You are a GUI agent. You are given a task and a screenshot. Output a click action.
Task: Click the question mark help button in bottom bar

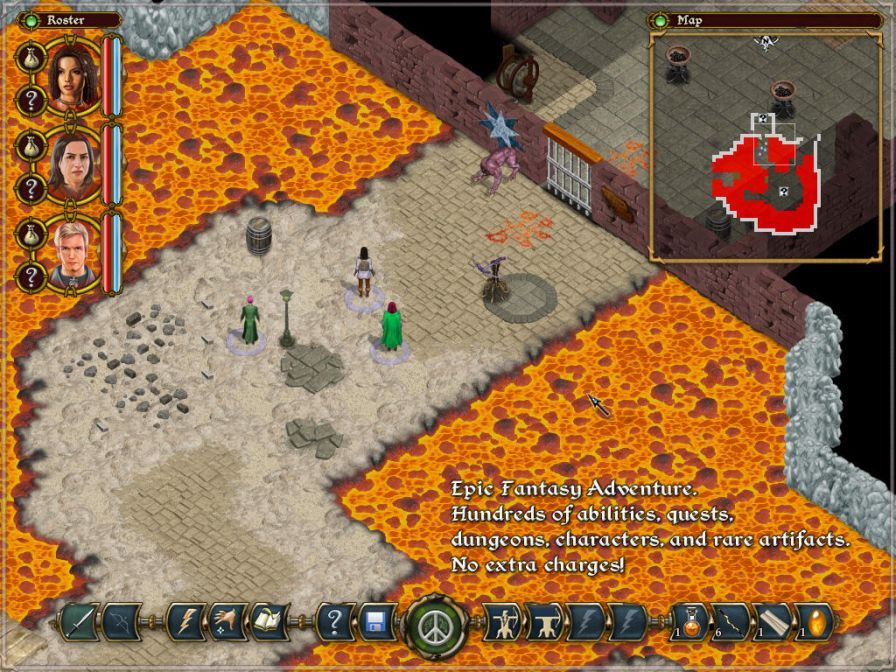coord(335,622)
